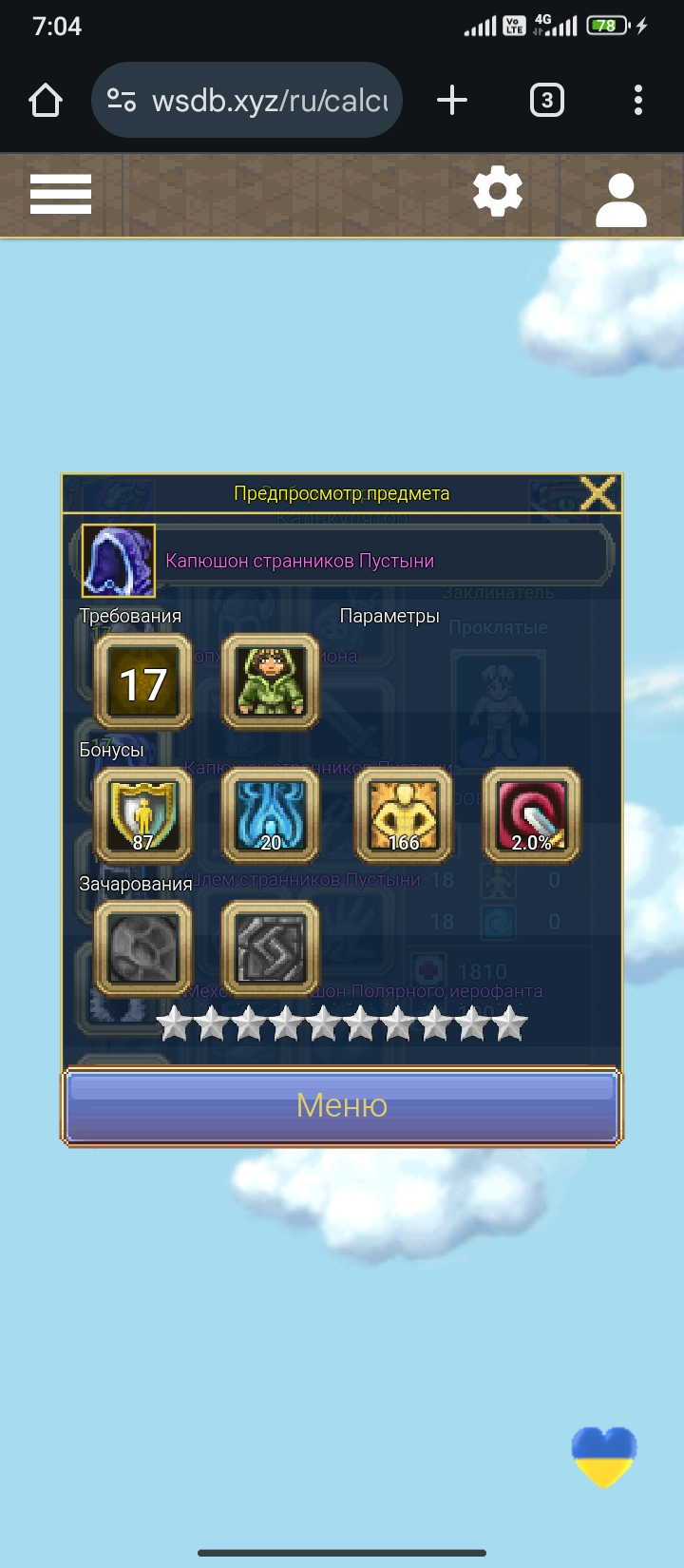This screenshot has width=684, height=1568.
Task: Close the item preview window
Action: 598,493
